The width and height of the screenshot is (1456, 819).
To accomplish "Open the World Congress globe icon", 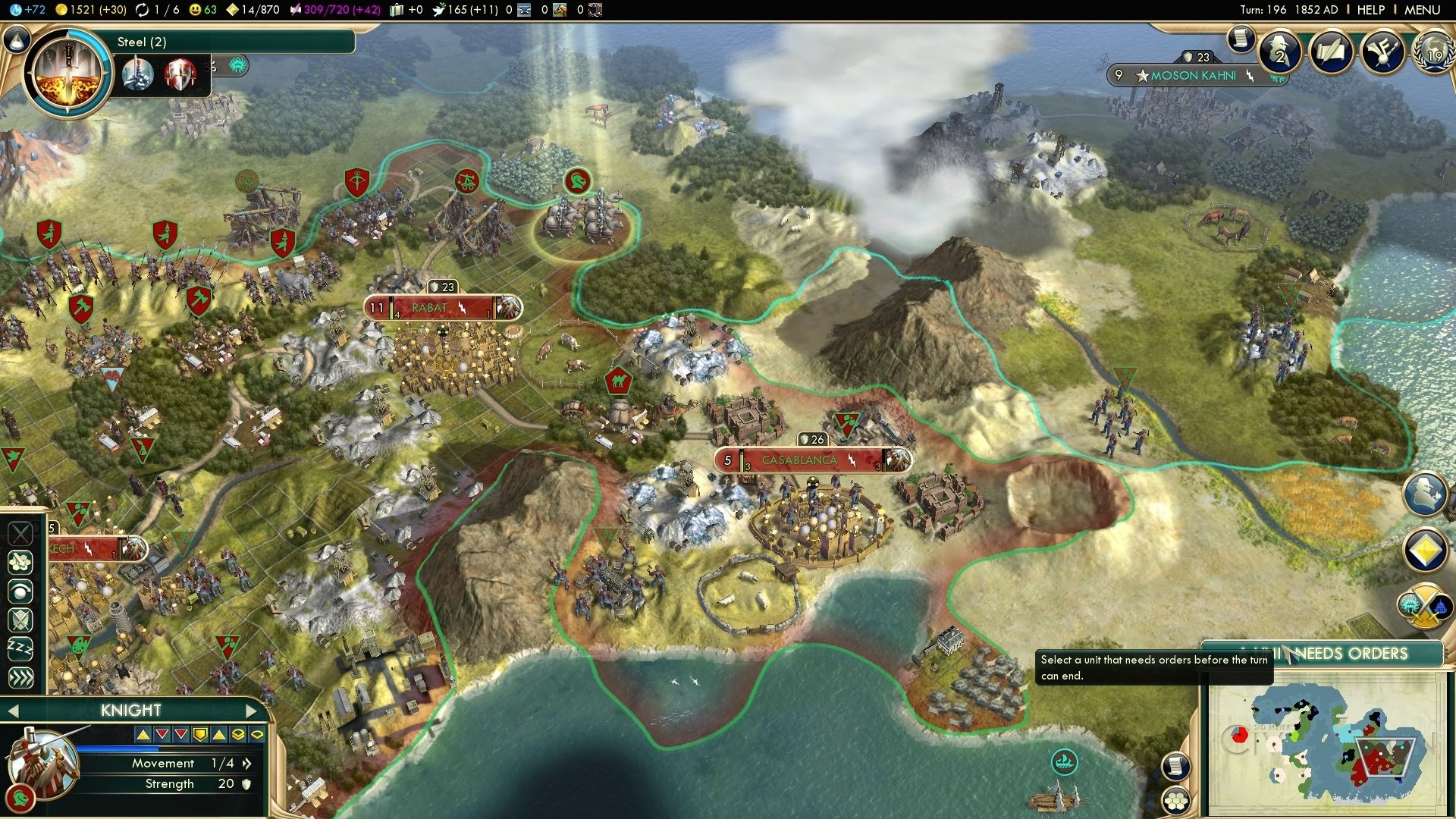I will pyautogui.click(x=1432, y=51).
